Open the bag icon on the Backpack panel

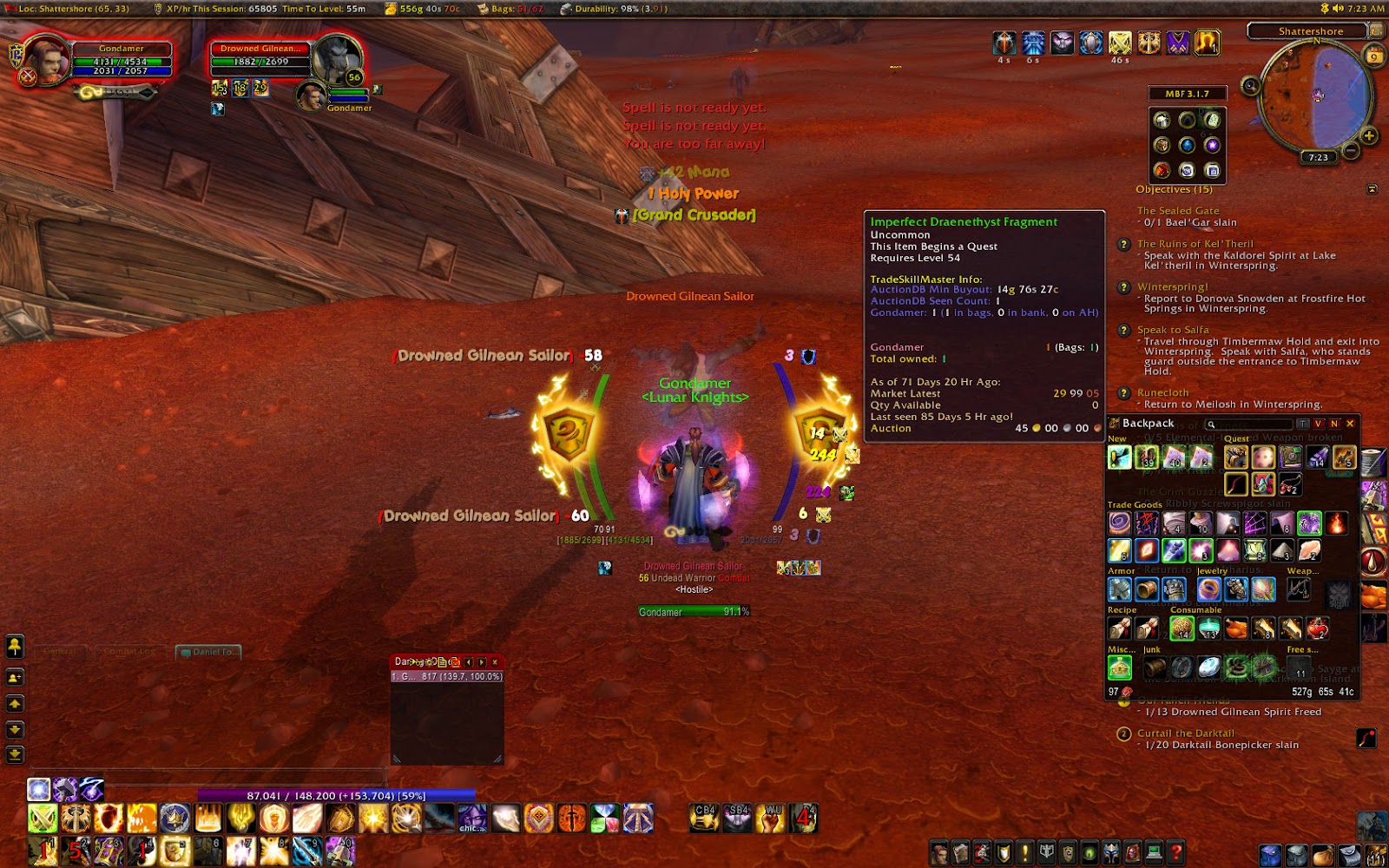[x=1112, y=424]
